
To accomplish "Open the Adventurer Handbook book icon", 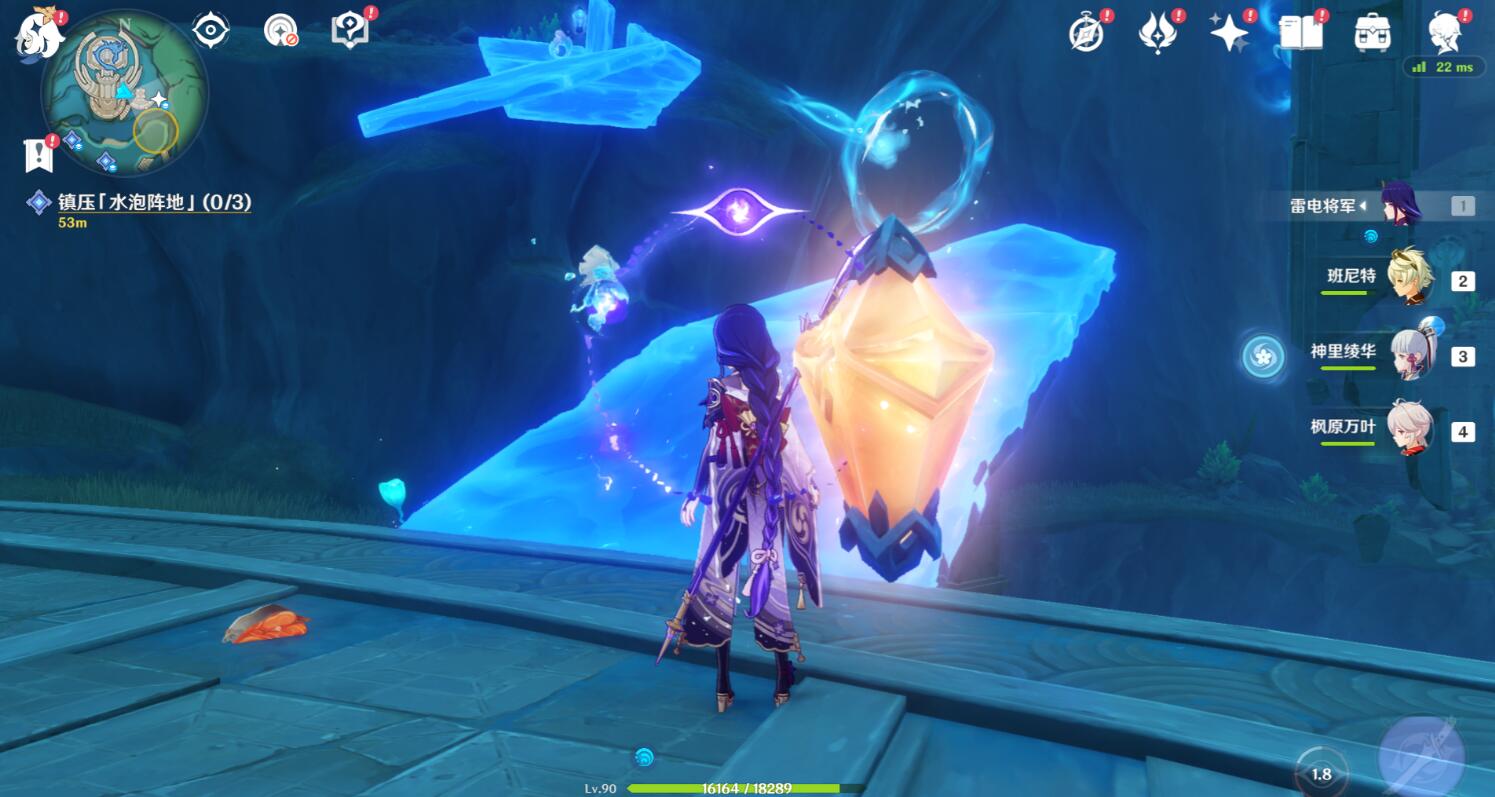I will click(1301, 33).
